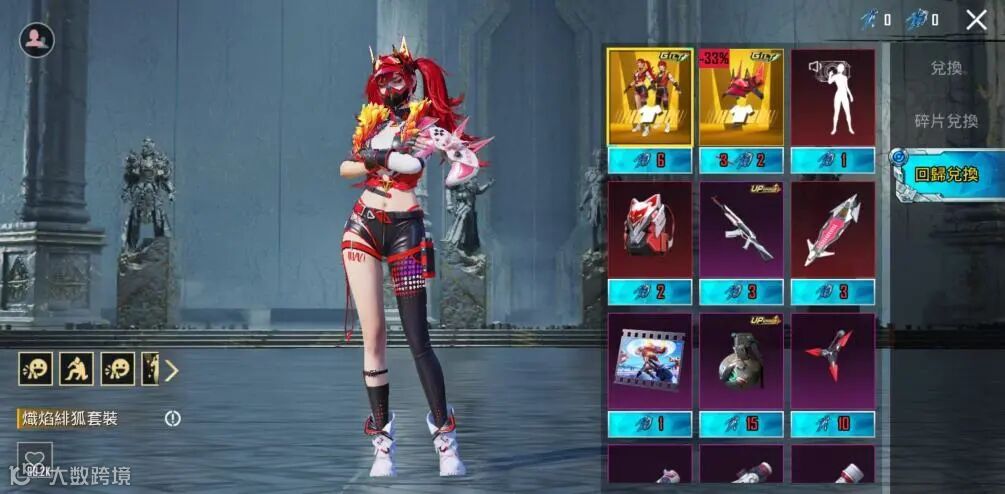
Task: Pick the film strip poster item
Action: pos(650,362)
